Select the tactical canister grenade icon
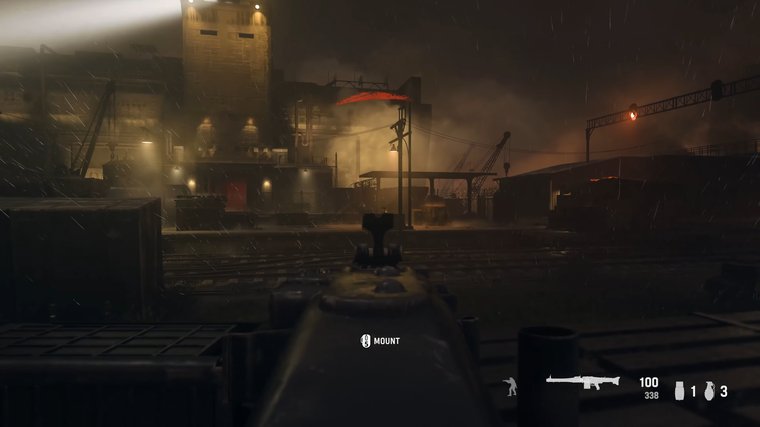760x427 pixels. point(679,391)
